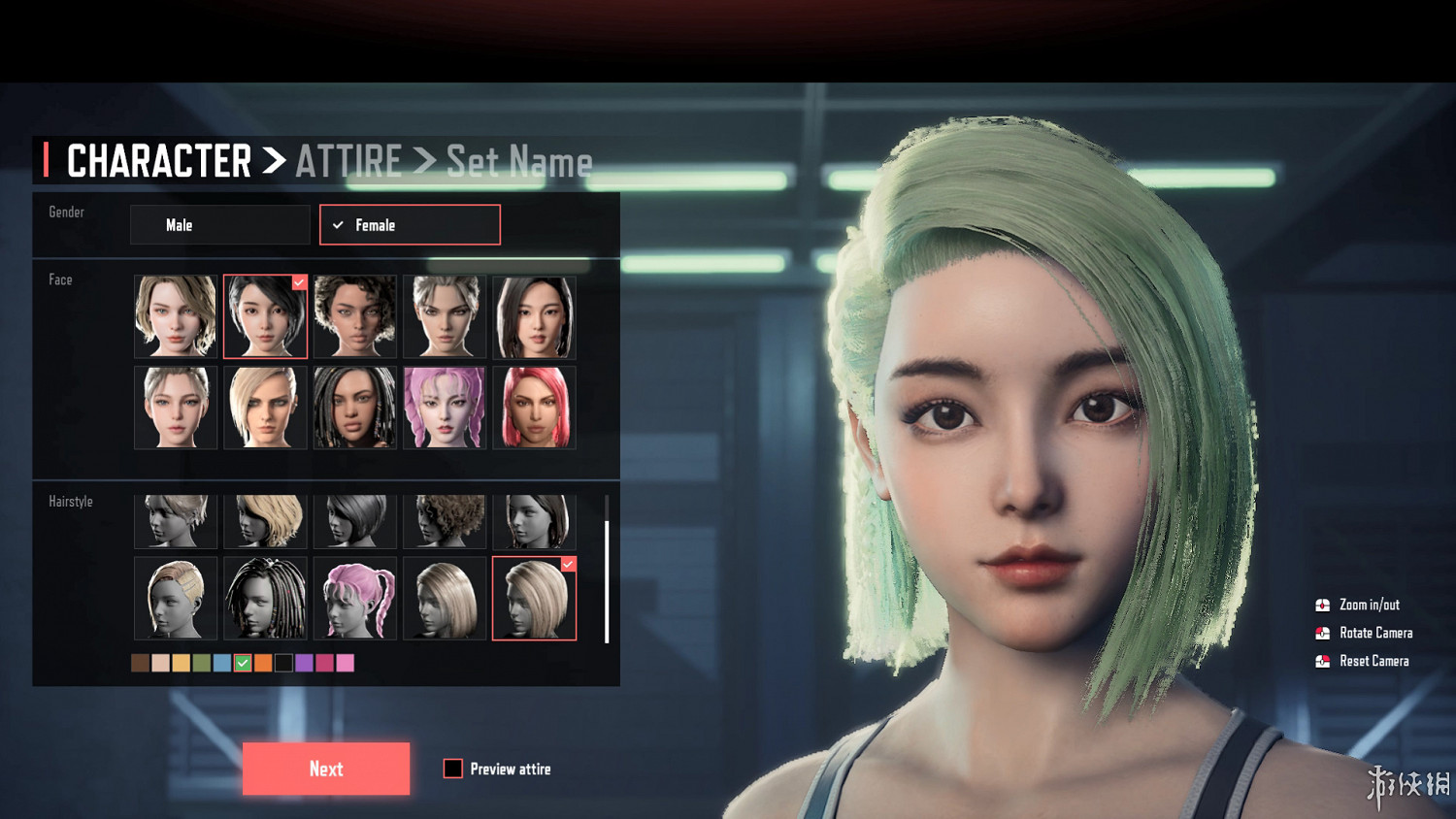Select the pink pigtails hairstyle
The width and height of the screenshot is (1456, 819).
tap(355, 598)
